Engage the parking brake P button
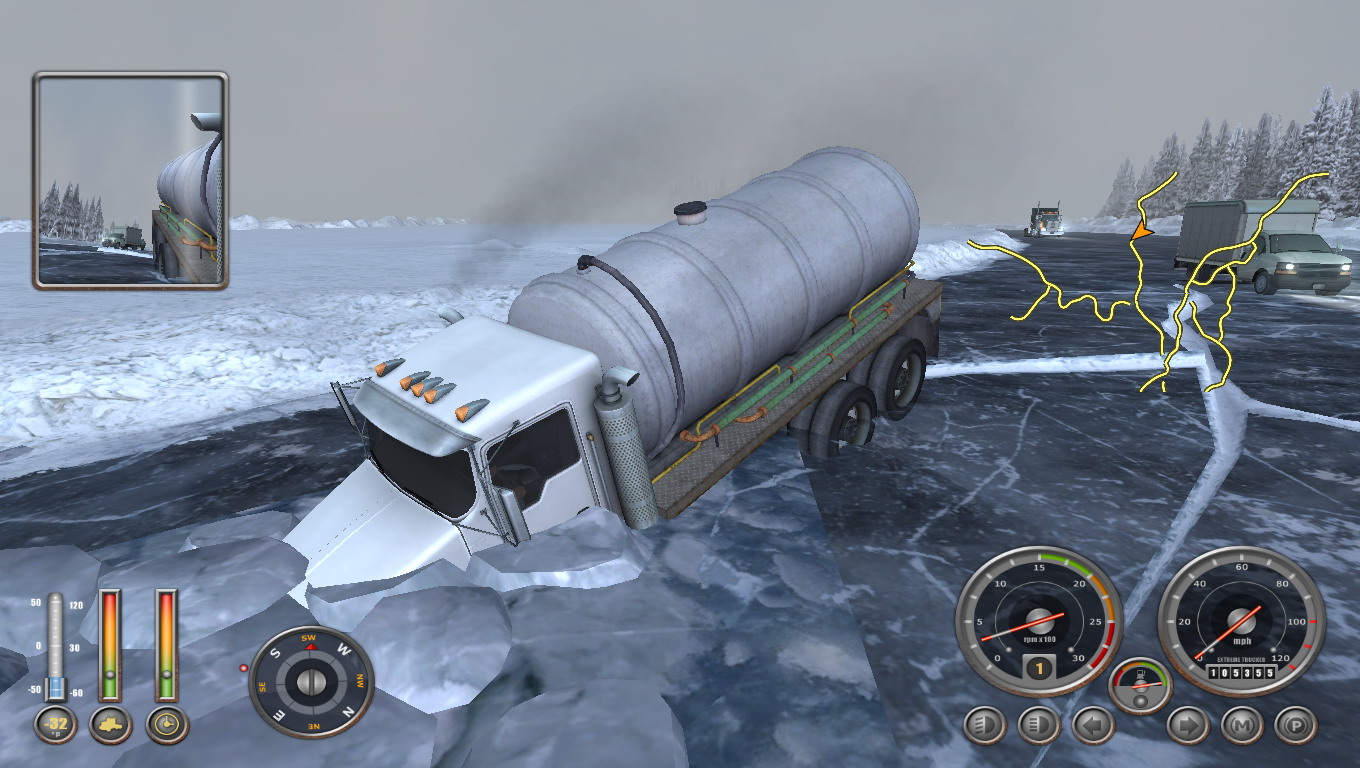1360x768 pixels. pyautogui.click(x=1296, y=725)
